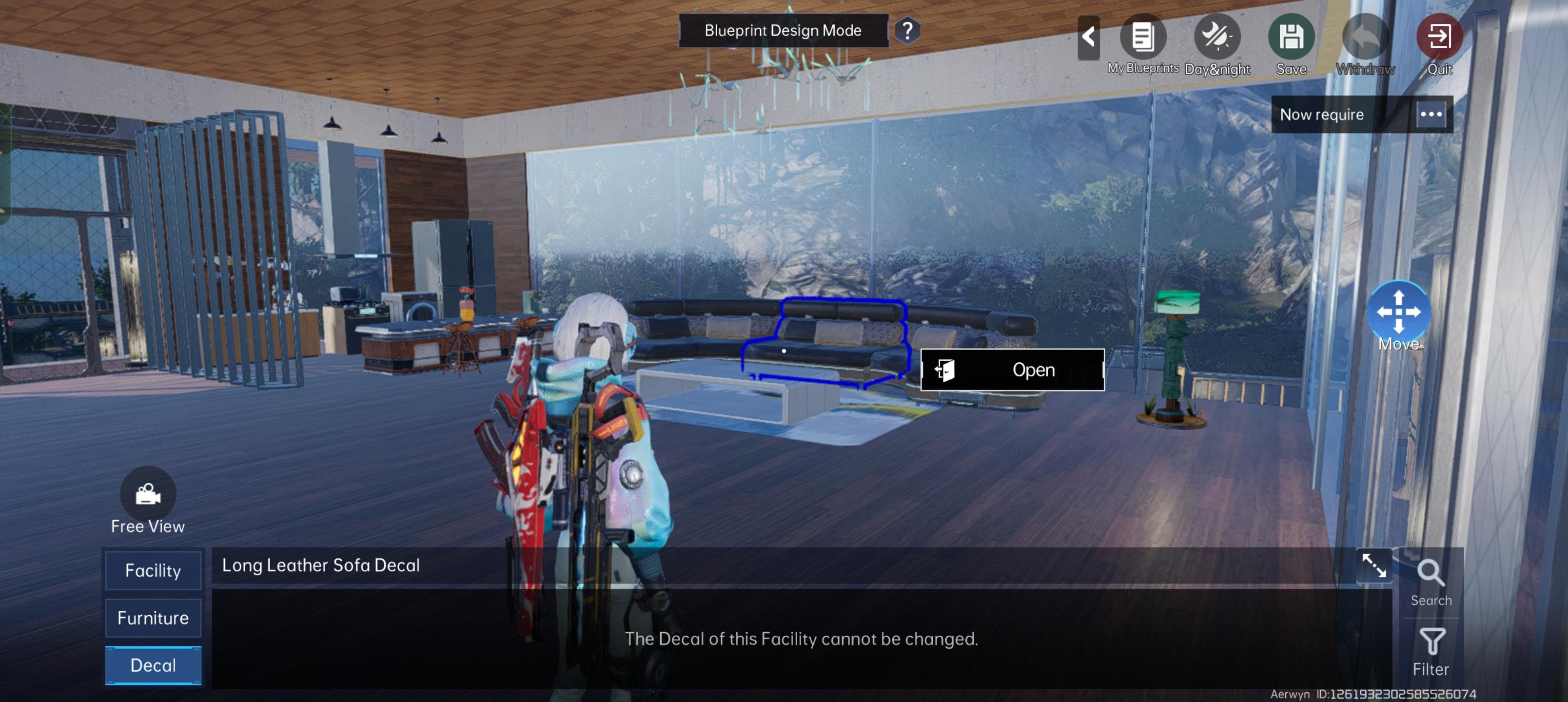Expand the decal panel with the arrows icon
Image resolution: width=1568 pixels, height=702 pixels.
[x=1374, y=565]
